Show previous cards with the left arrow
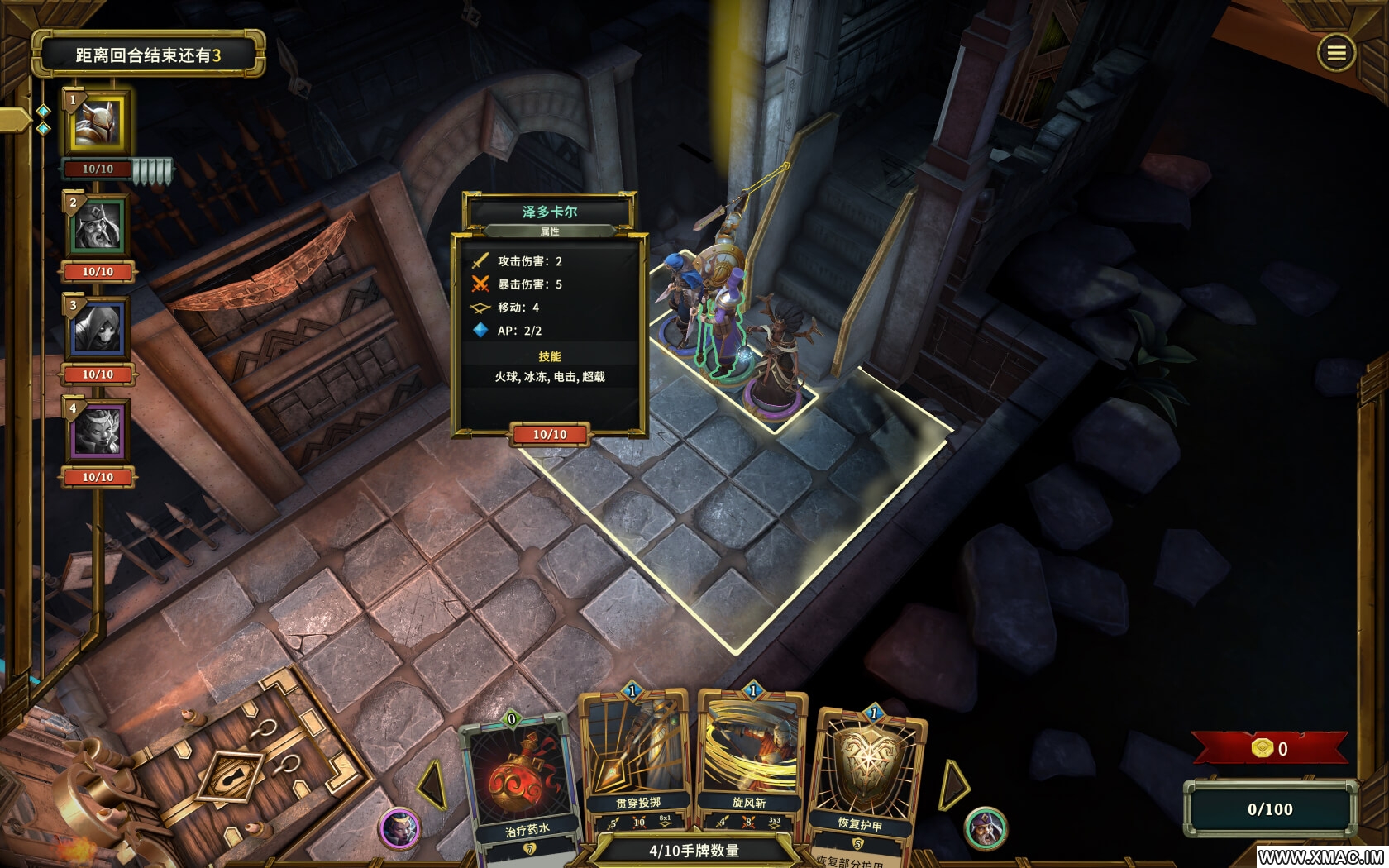Viewport: 1389px width, 868px height. click(x=433, y=785)
